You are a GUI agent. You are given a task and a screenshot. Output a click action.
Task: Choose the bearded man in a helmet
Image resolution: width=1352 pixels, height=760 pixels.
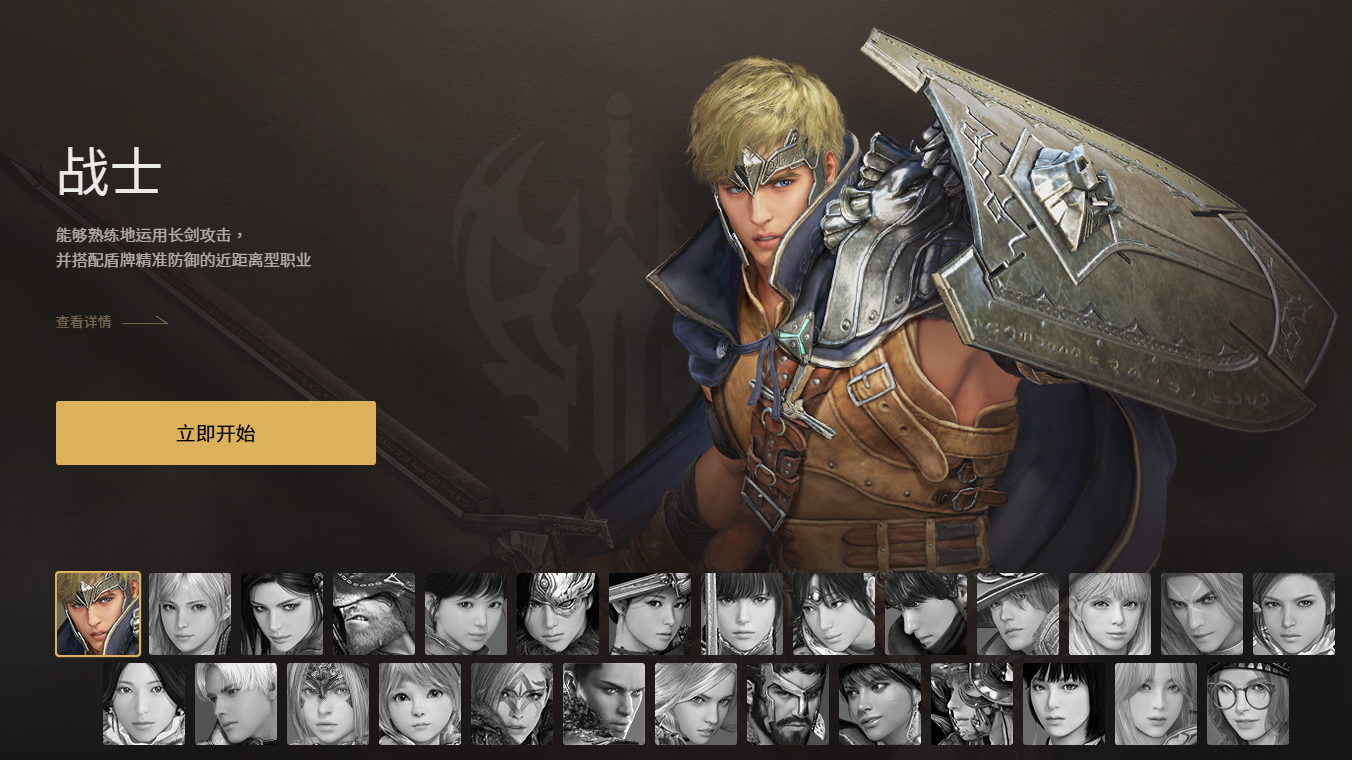click(788, 704)
